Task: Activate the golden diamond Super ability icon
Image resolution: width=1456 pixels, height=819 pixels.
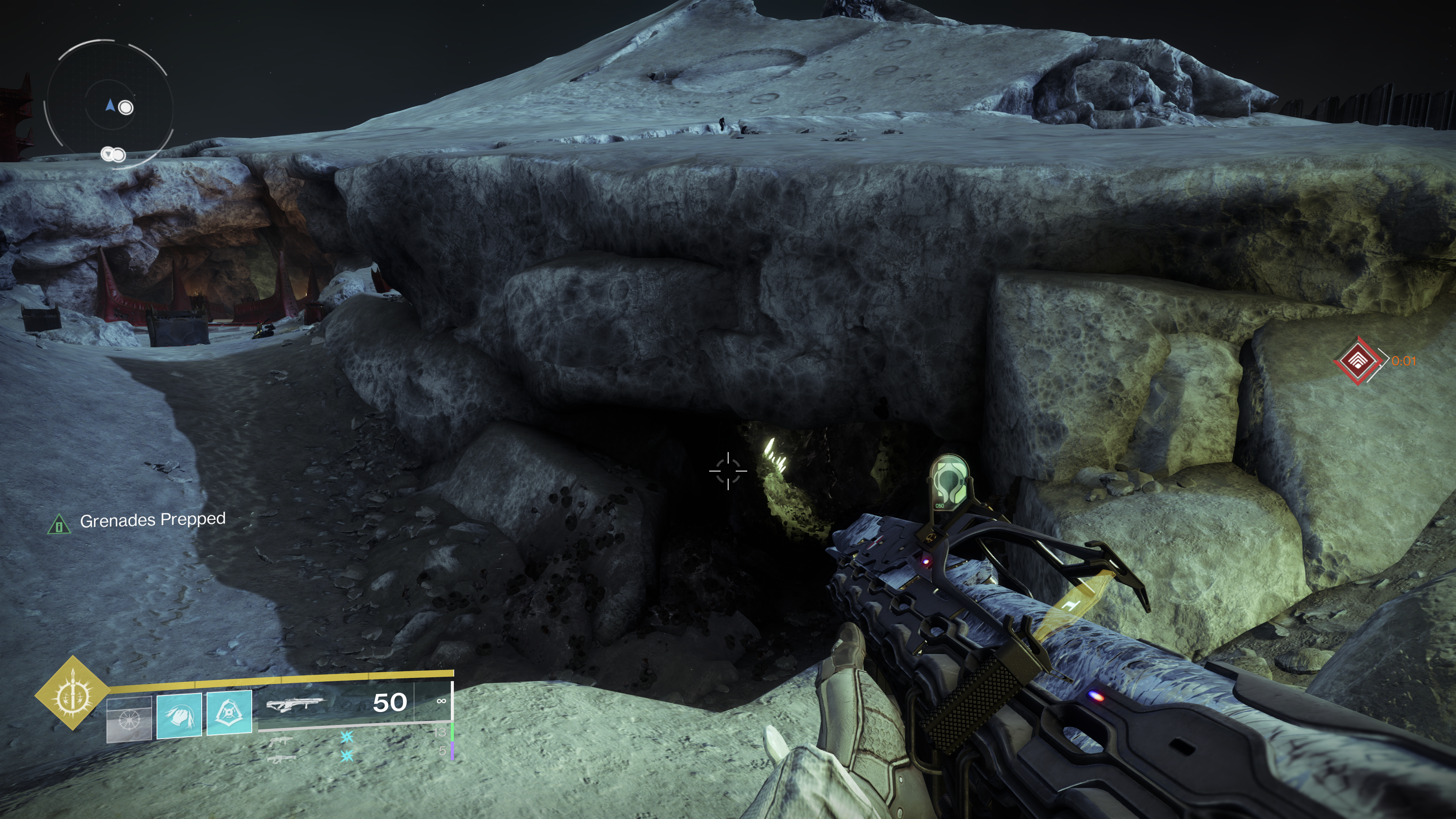Action: [x=72, y=693]
